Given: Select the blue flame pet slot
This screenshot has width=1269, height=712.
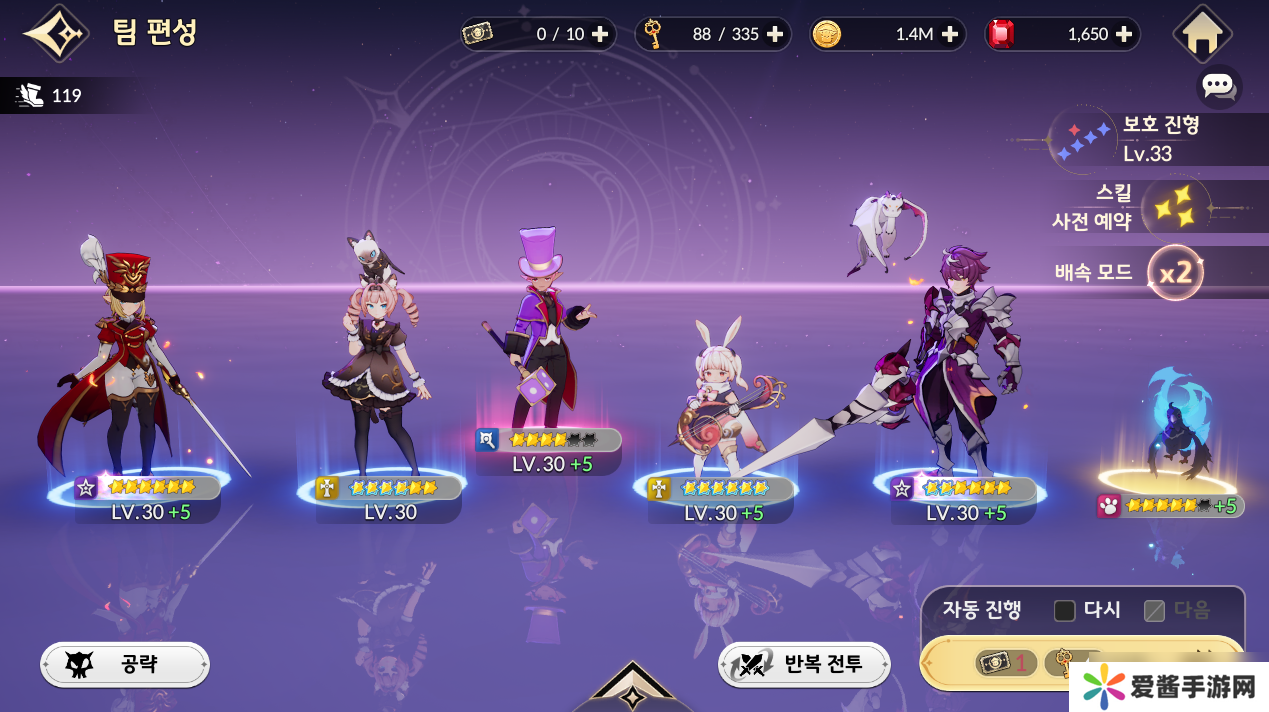Looking at the screenshot, I should pos(1175,430).
